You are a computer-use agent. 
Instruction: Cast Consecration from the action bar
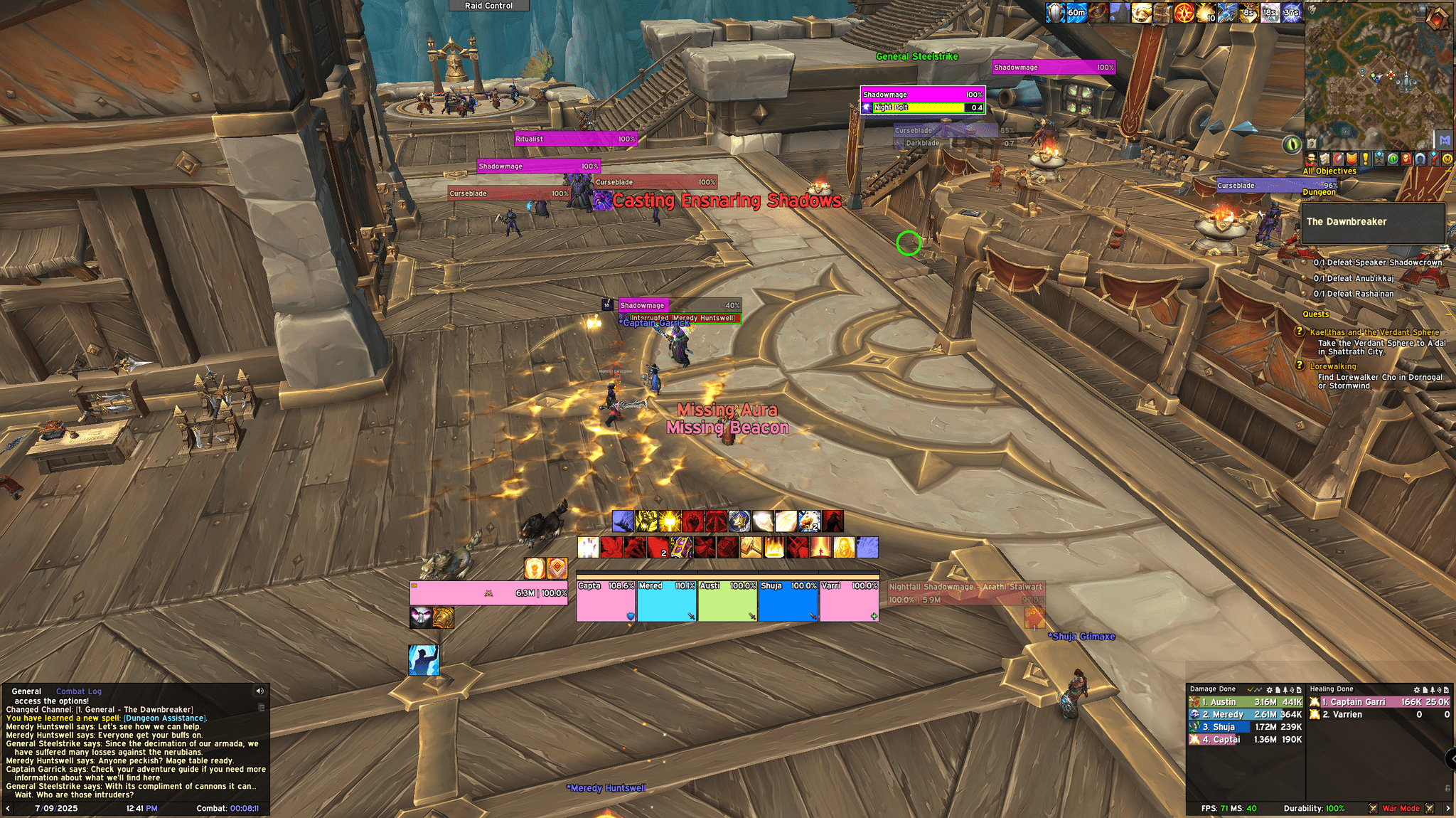(773, 548)
